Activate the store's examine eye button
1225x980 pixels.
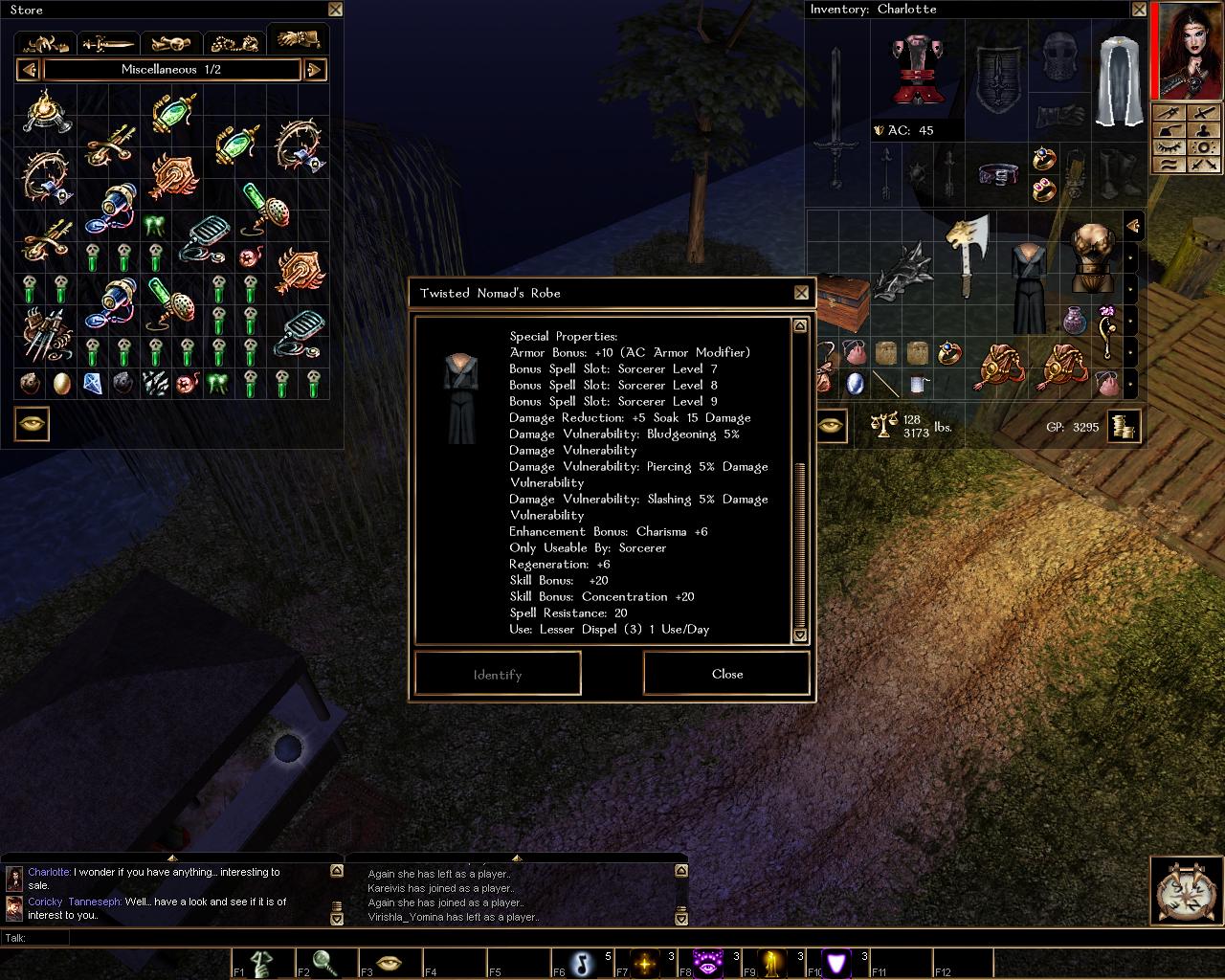[32, 425]
